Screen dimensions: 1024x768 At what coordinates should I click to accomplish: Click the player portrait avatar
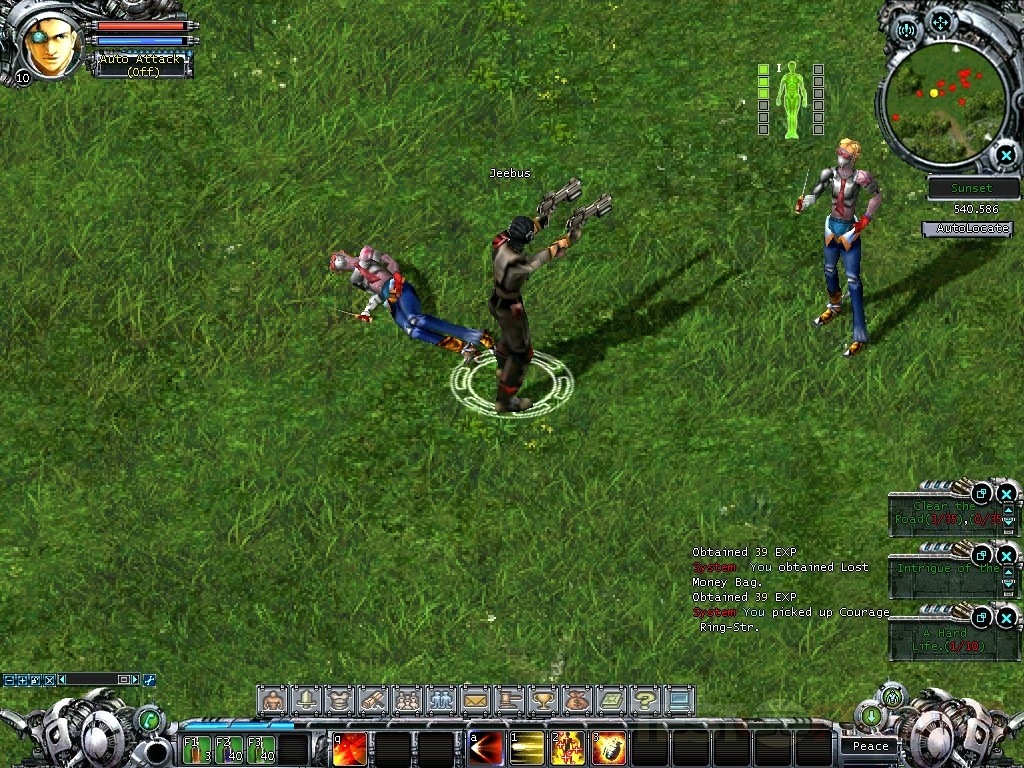click(x=50, y=45)
